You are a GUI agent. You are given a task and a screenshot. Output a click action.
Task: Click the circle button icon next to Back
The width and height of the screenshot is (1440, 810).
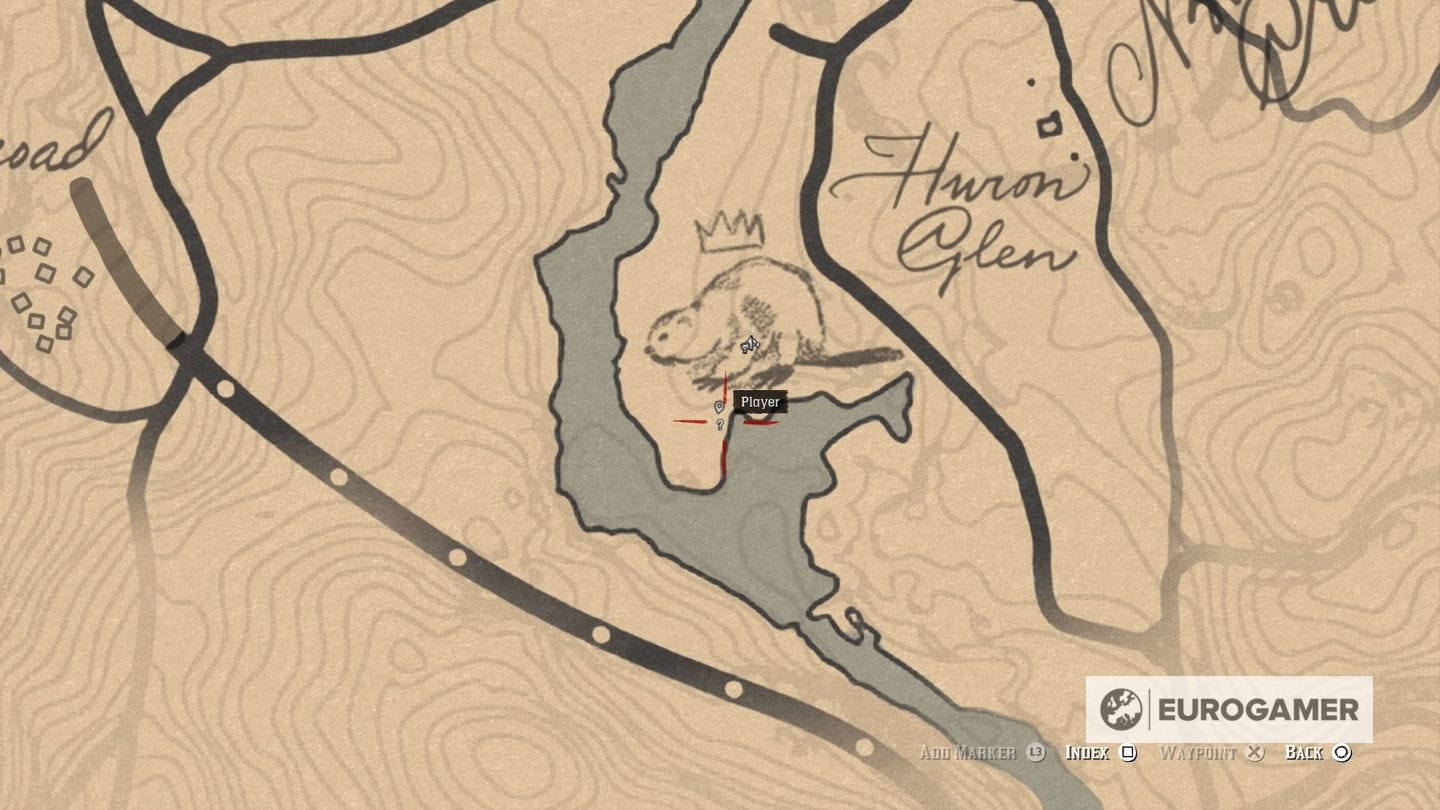pyautogui.click(x=1342, y=752)
